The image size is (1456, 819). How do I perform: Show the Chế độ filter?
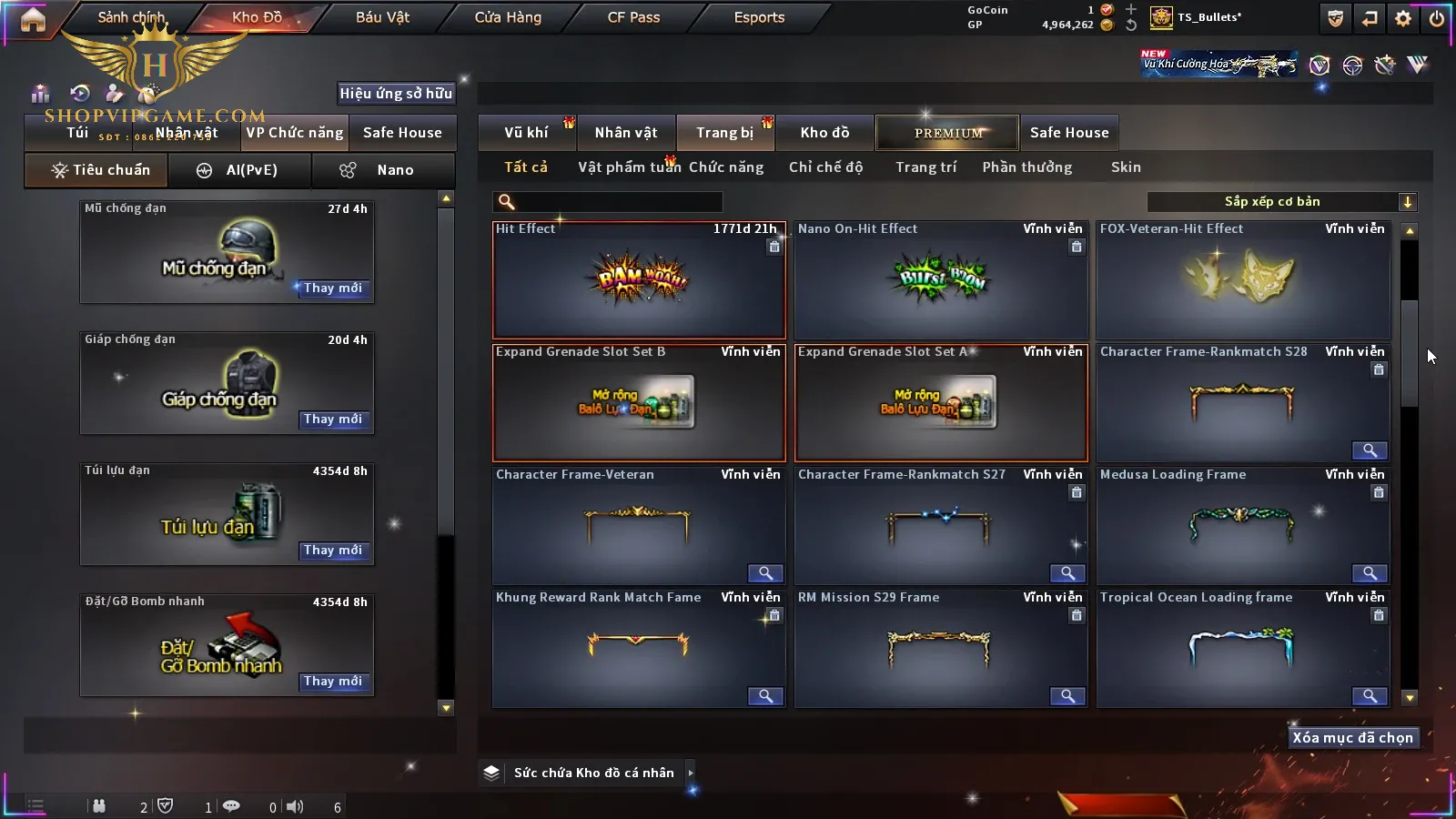coord(825,167)
